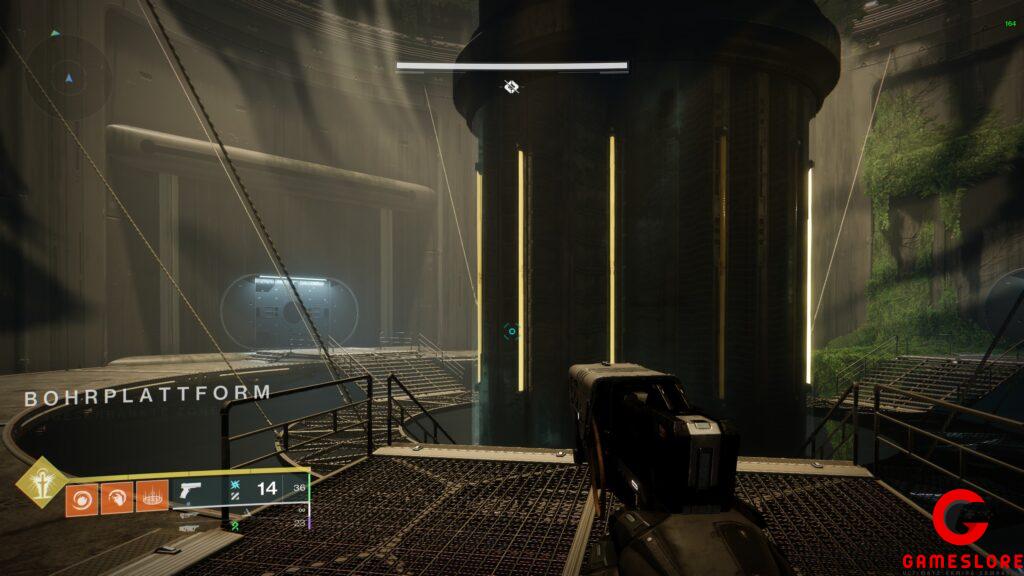The image size is (1024, 576).
Task: Select the equipped pistol weapon icon
Action: coord(191,491)
